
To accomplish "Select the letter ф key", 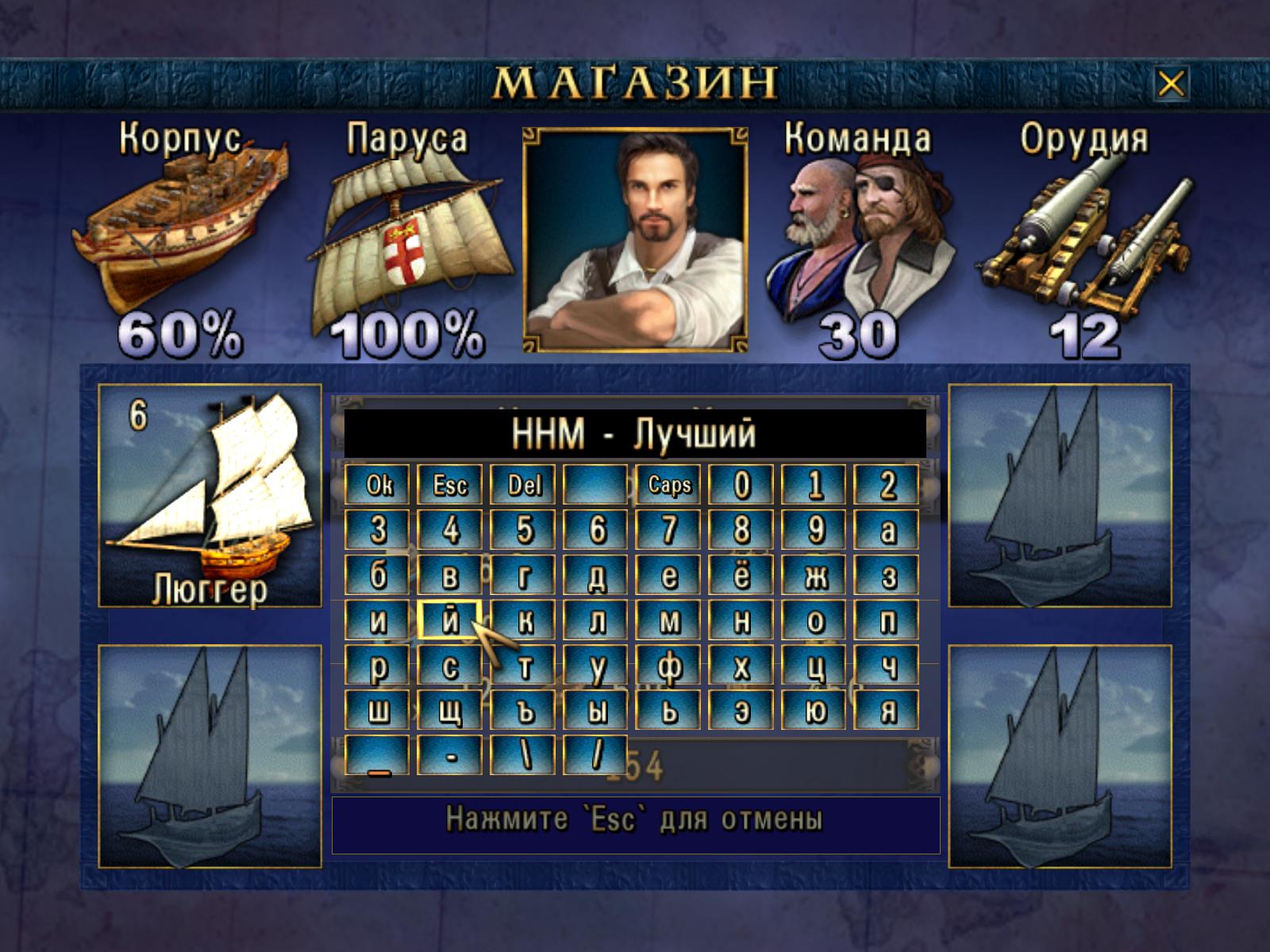I will [x=669, y=666].
